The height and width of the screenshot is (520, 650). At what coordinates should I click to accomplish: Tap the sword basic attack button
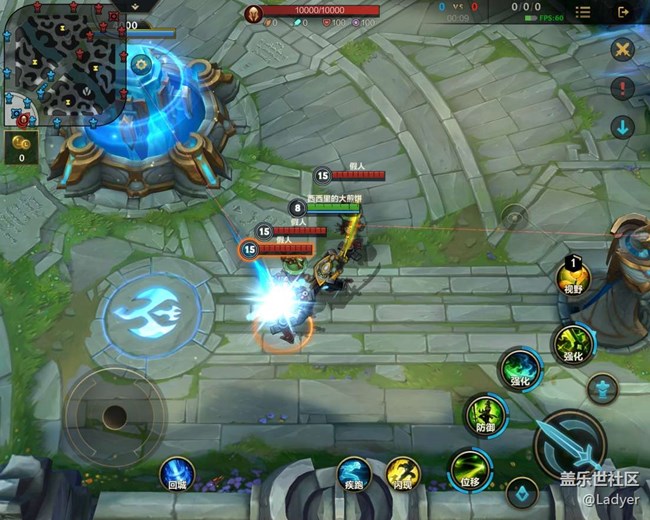click(570, 443)
